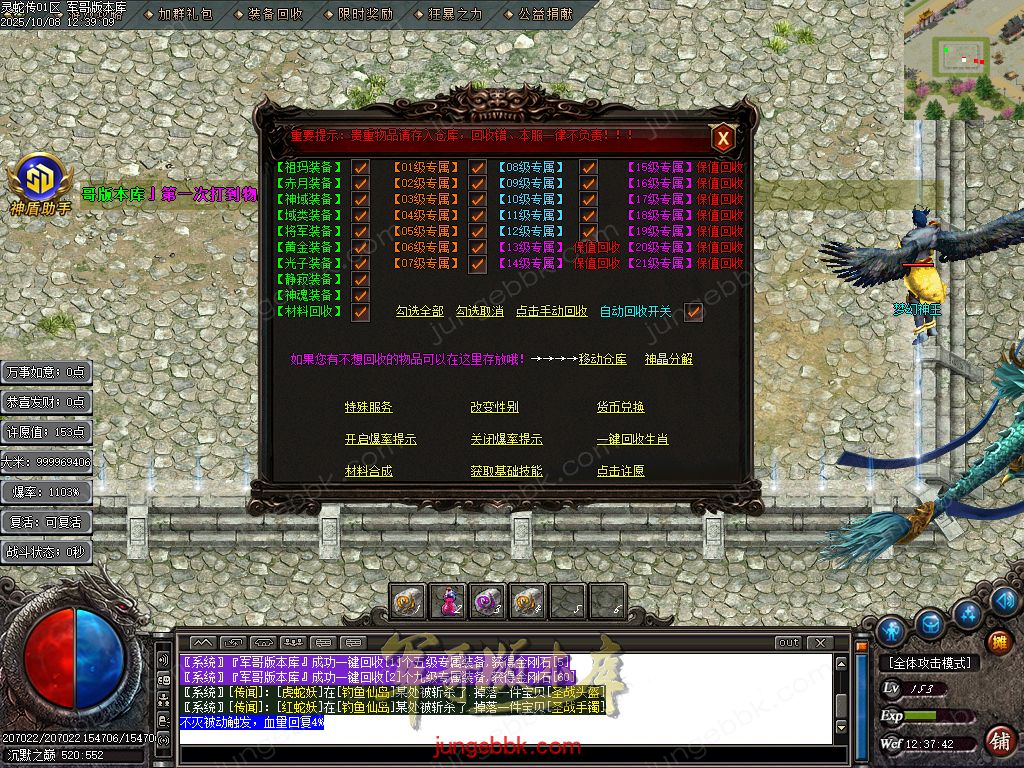The height and width of the screenshot is (768, 1024).
Task: Open 特殊服务 special services
Action: (368, 407)
